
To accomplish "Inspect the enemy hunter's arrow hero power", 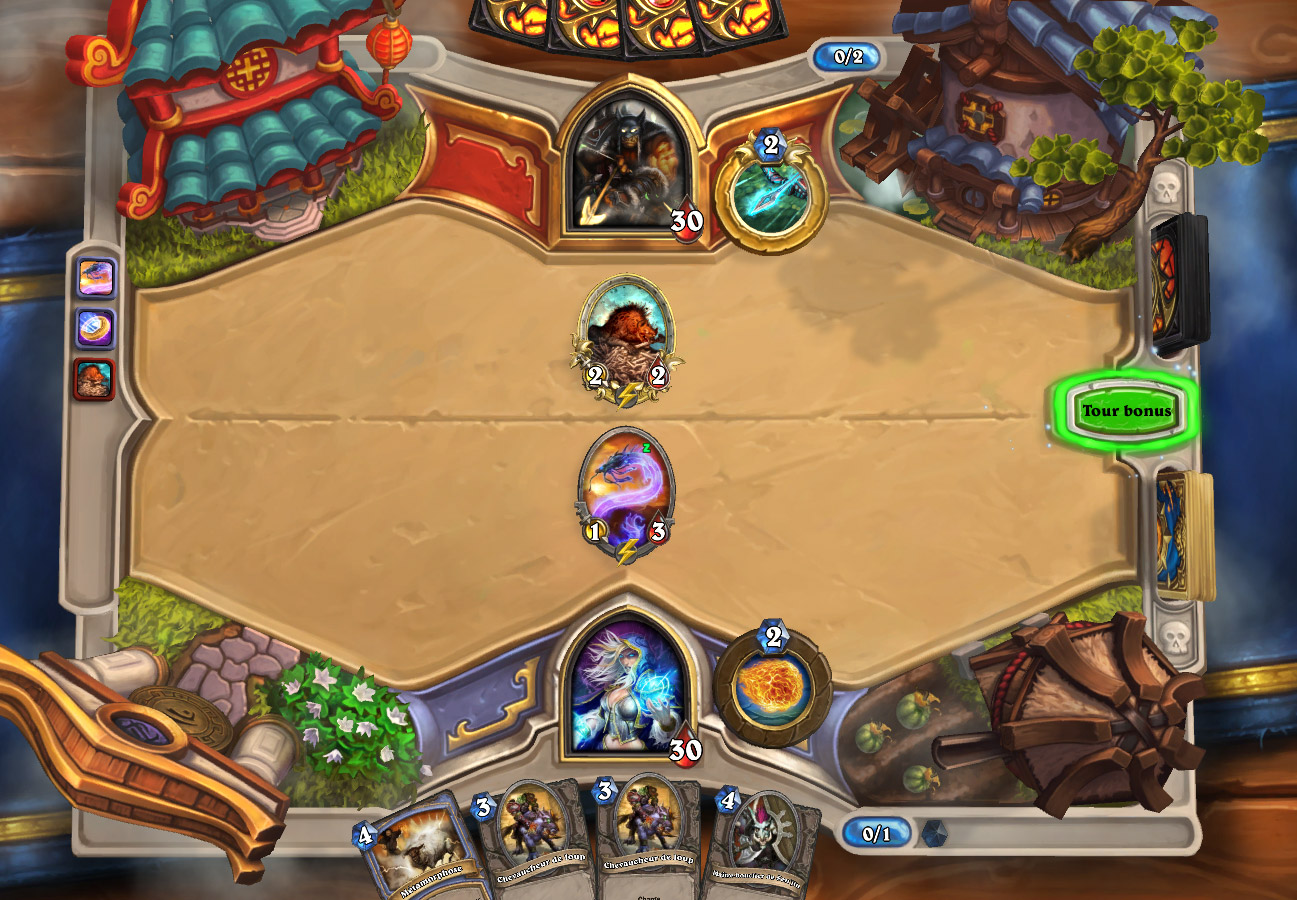I will pos(771,191).
